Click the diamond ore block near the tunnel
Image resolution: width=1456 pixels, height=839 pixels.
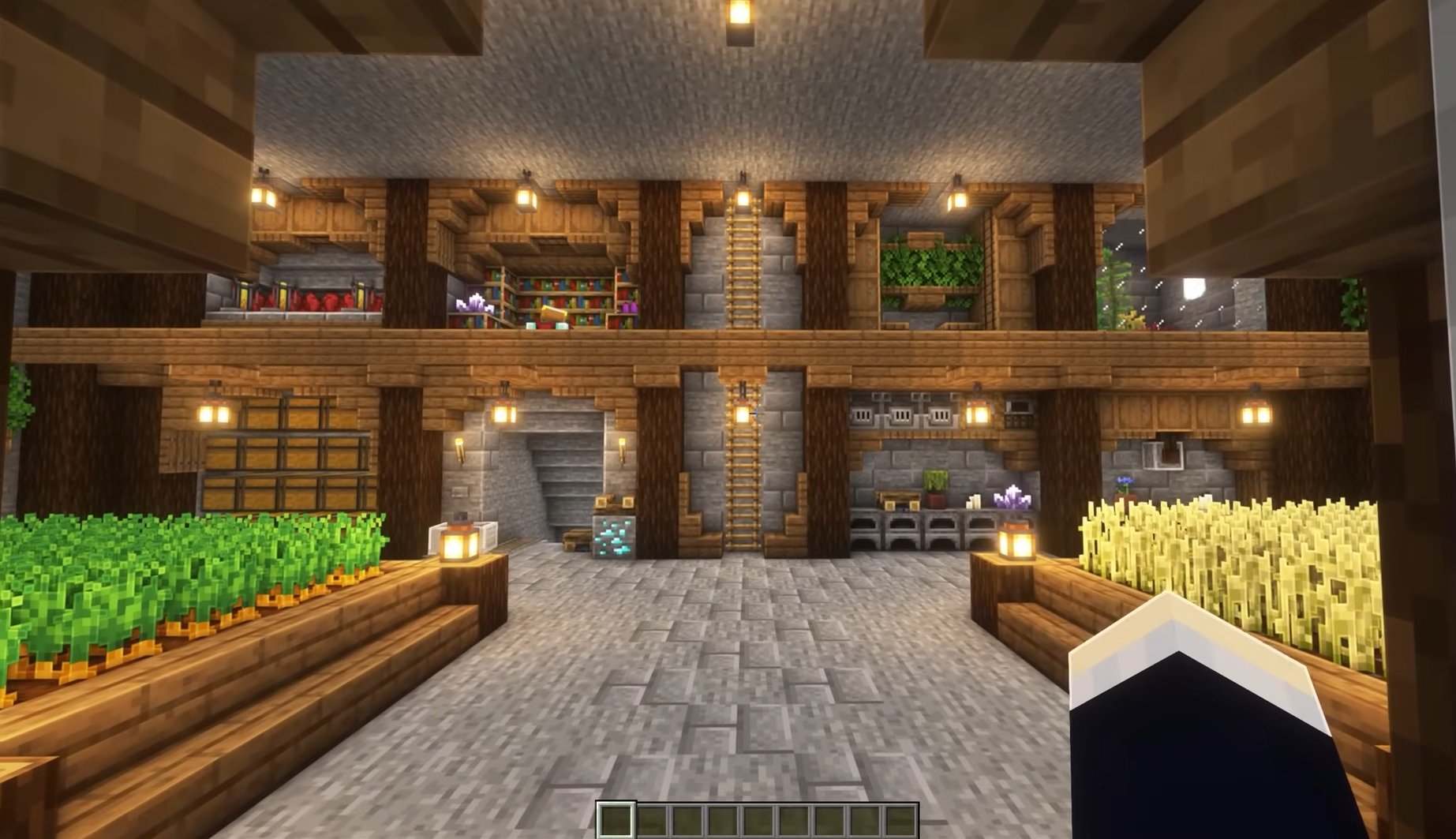point(614,536)
